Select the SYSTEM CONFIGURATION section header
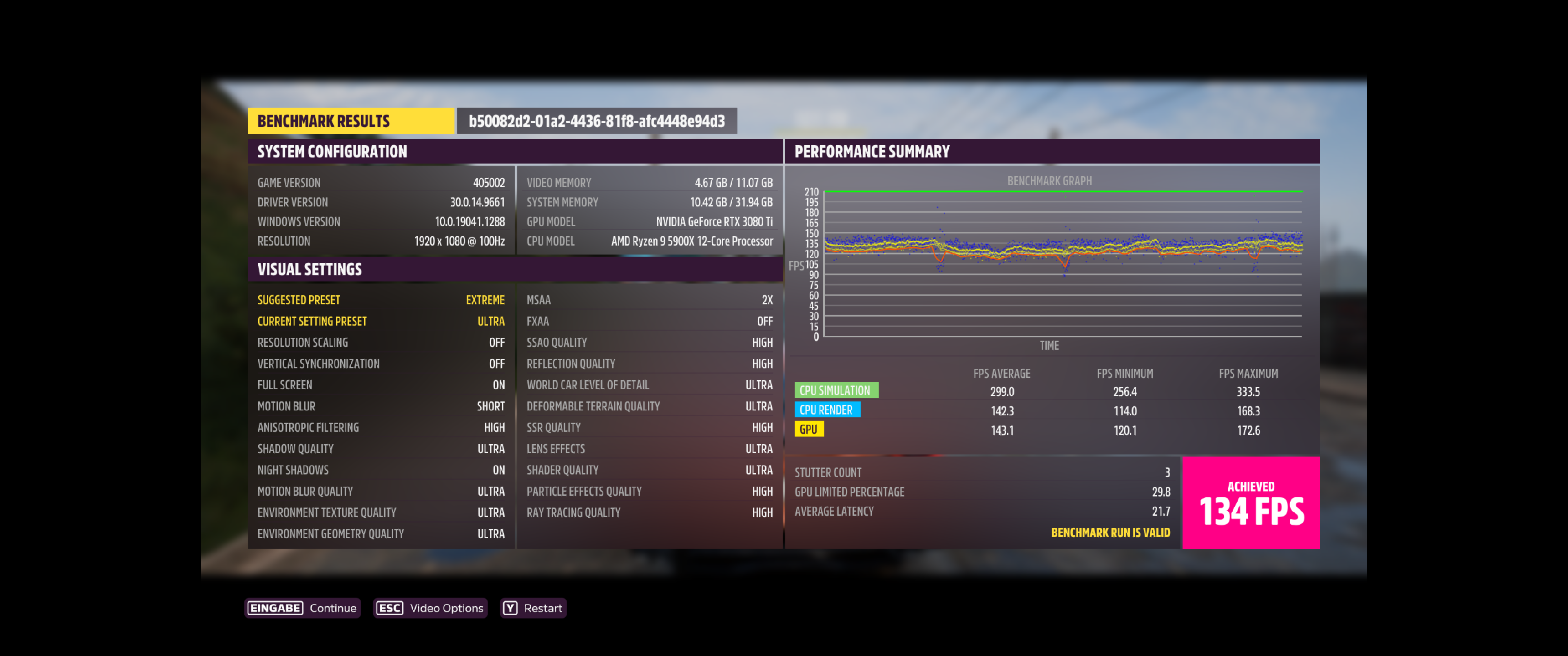This screenshot has height=656, width=1568. [332, 151]
